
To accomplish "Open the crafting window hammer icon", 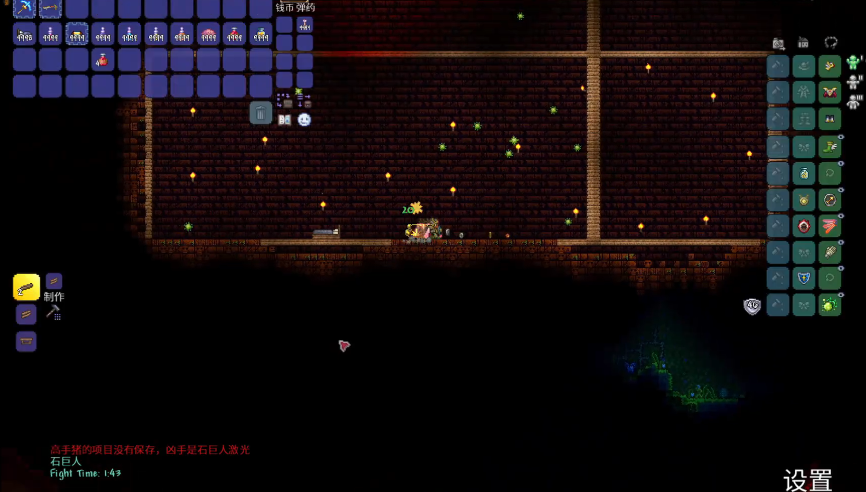I will pos(53,312).
